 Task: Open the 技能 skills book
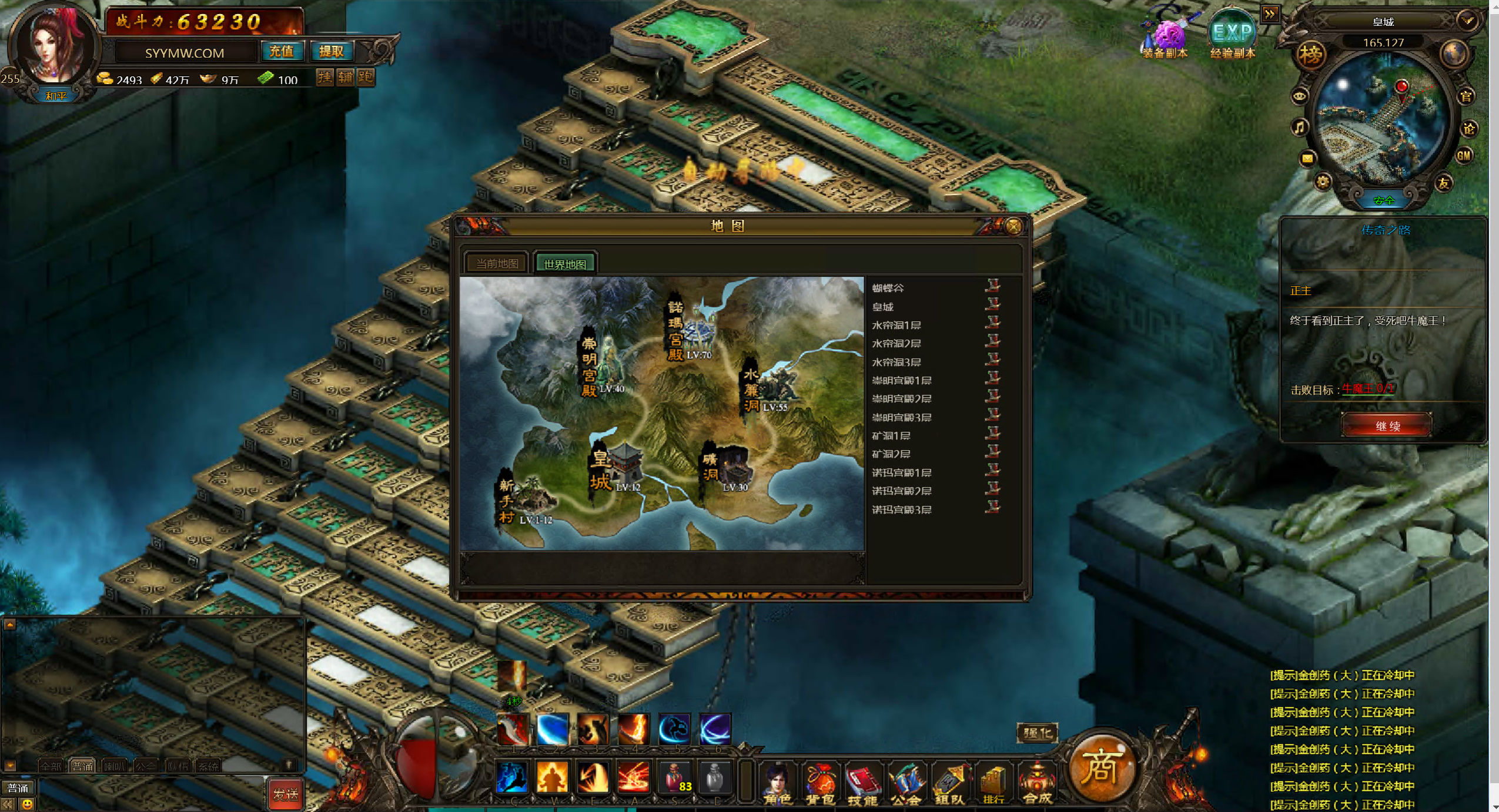click(862, 783)
